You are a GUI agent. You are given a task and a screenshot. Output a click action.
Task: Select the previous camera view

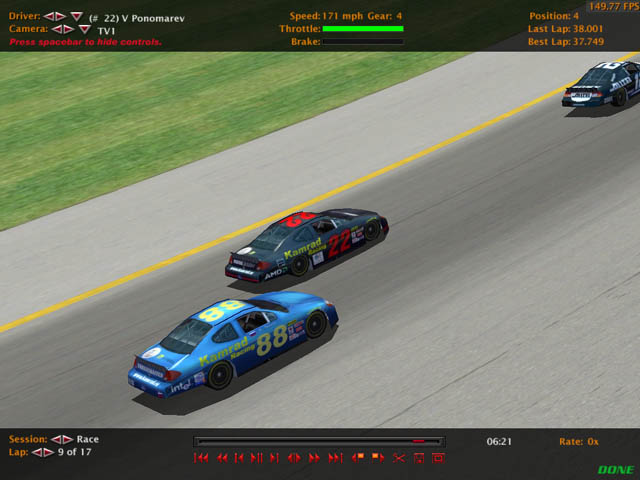point(57,29)
